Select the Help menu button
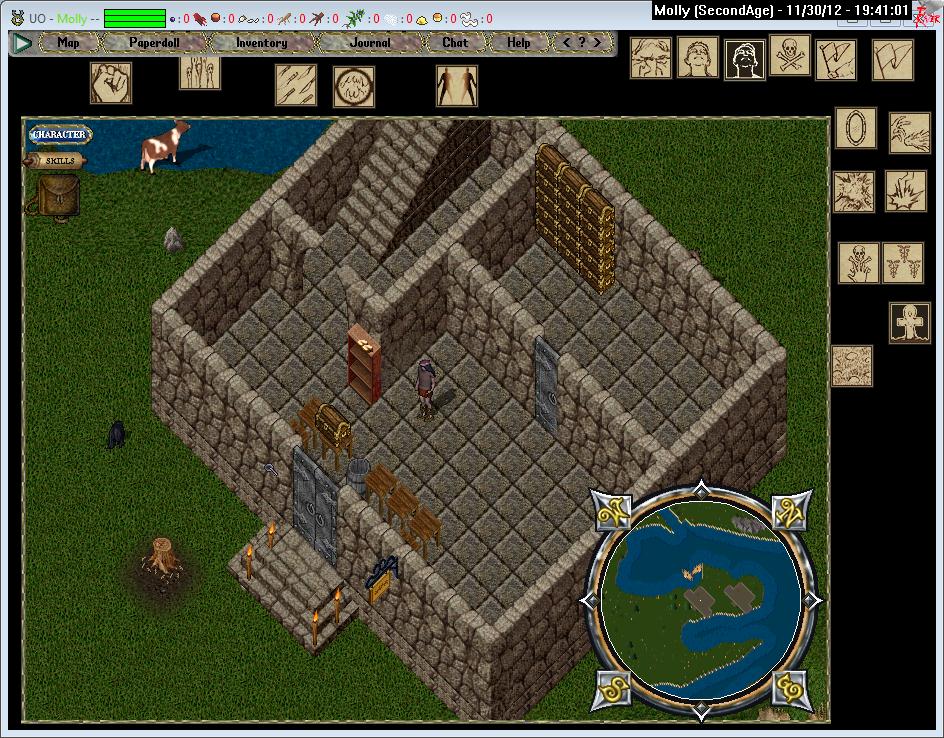This screenshot has width=944, height=738. point(518,43)
